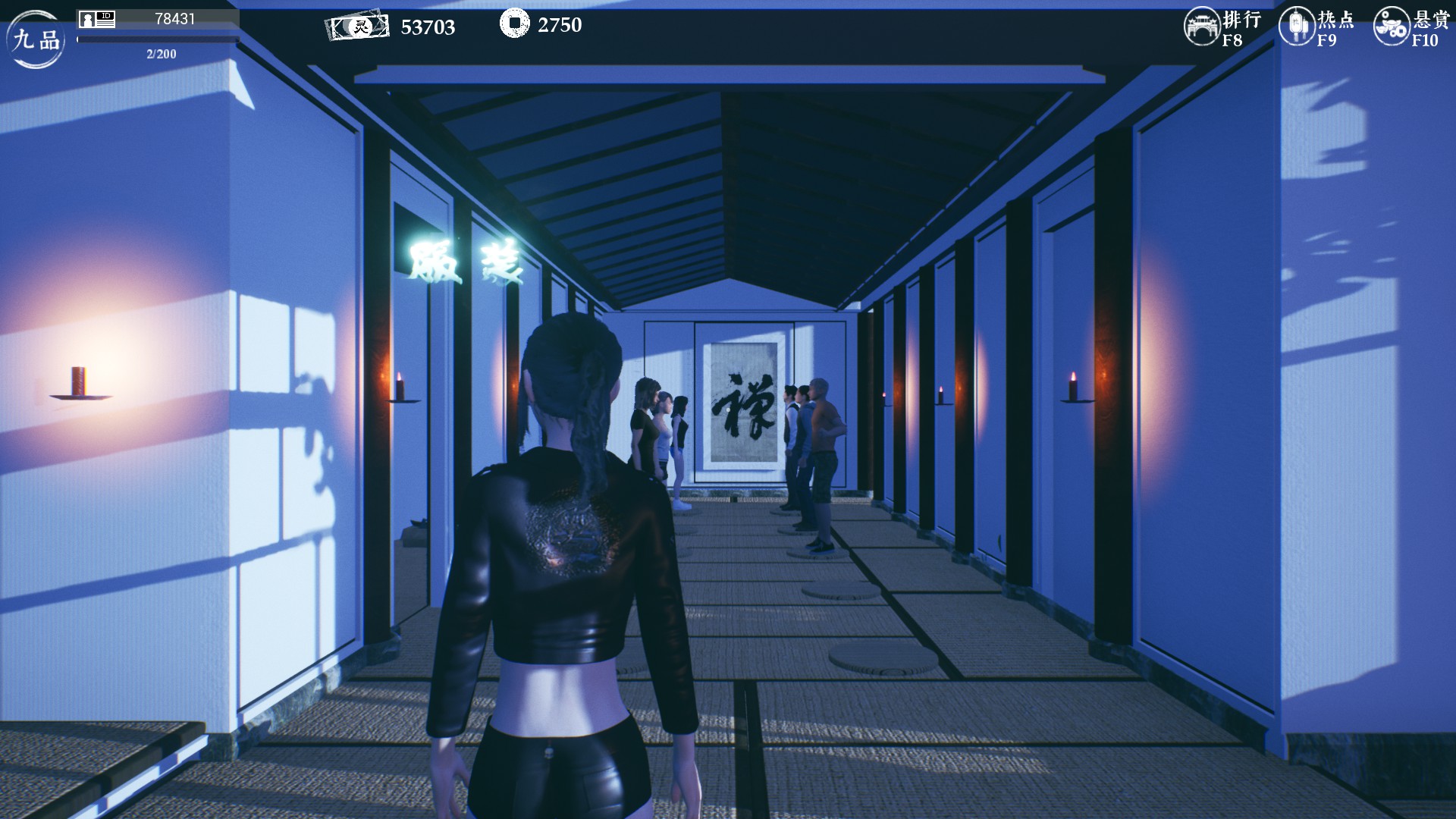Viewport: 1456px width, 819px height.
Task: Click the 灵 banknote currency icon
Action: (x=358, y=27)
